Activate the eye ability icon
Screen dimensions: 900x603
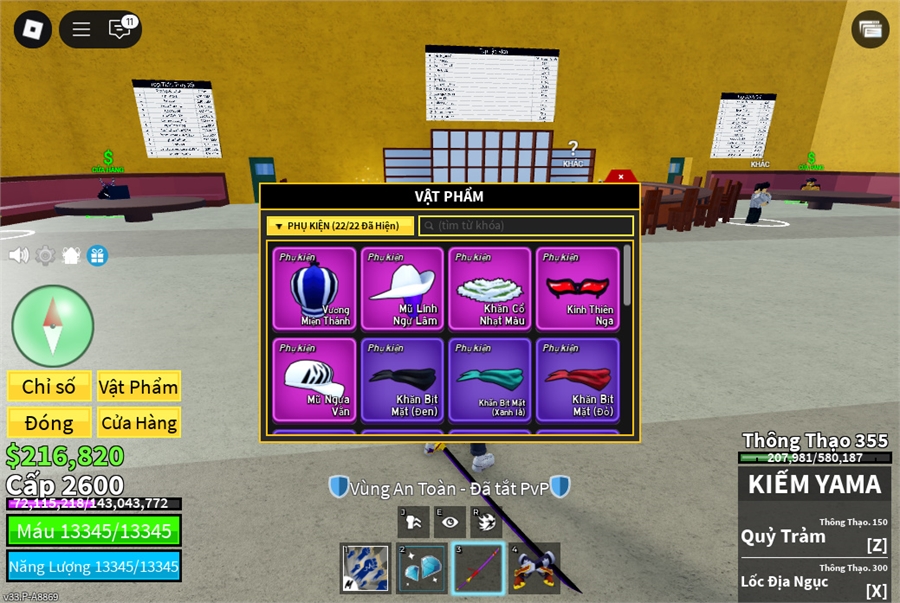click(x=451, y=522)
